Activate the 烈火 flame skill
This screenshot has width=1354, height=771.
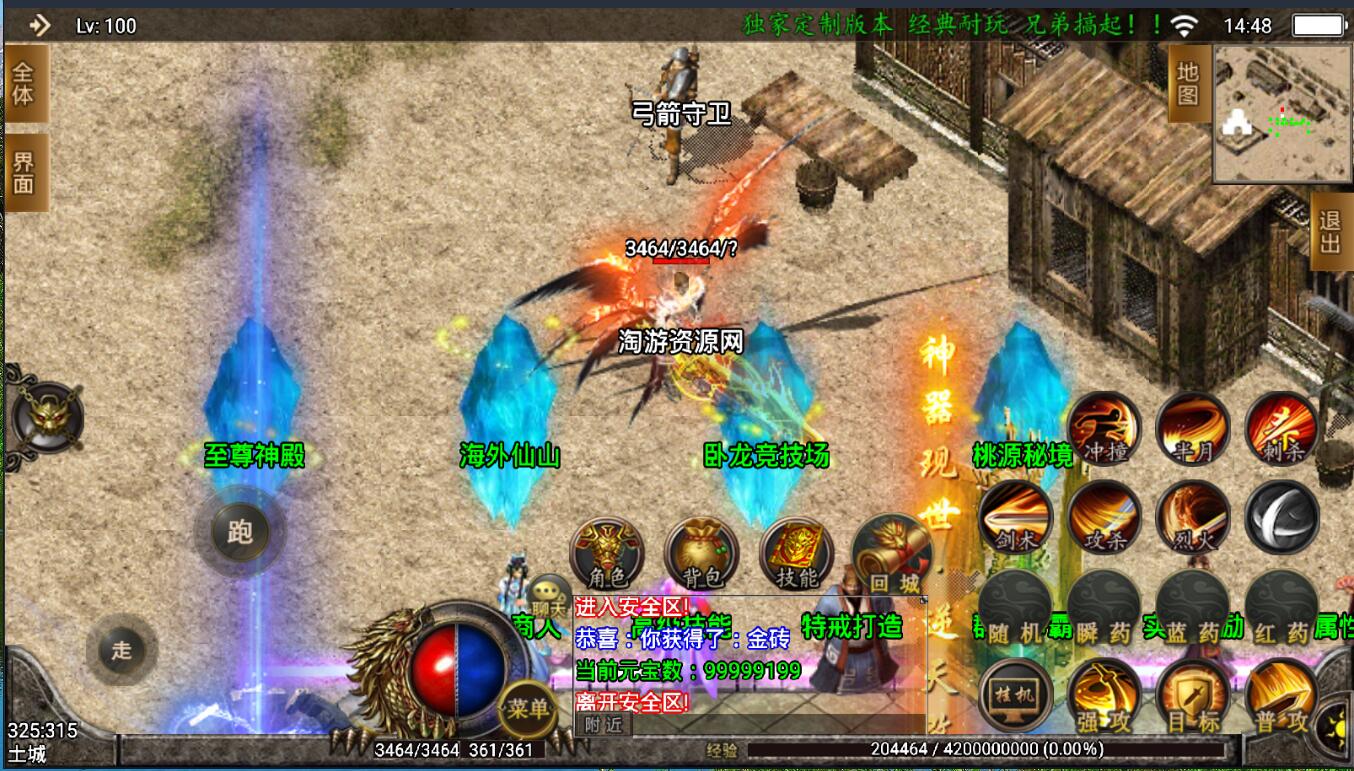[x=1192, y=517]
